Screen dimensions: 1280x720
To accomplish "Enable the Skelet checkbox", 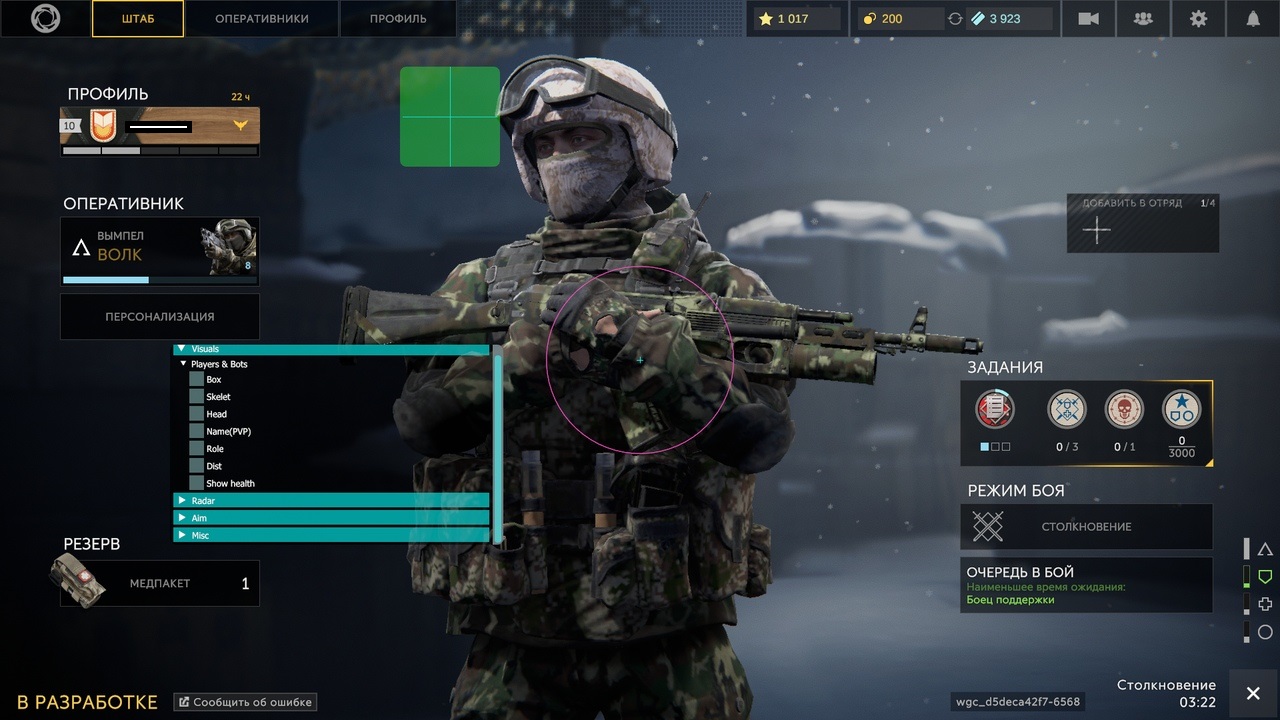I will pyautogui.click(x=197, y=397).
